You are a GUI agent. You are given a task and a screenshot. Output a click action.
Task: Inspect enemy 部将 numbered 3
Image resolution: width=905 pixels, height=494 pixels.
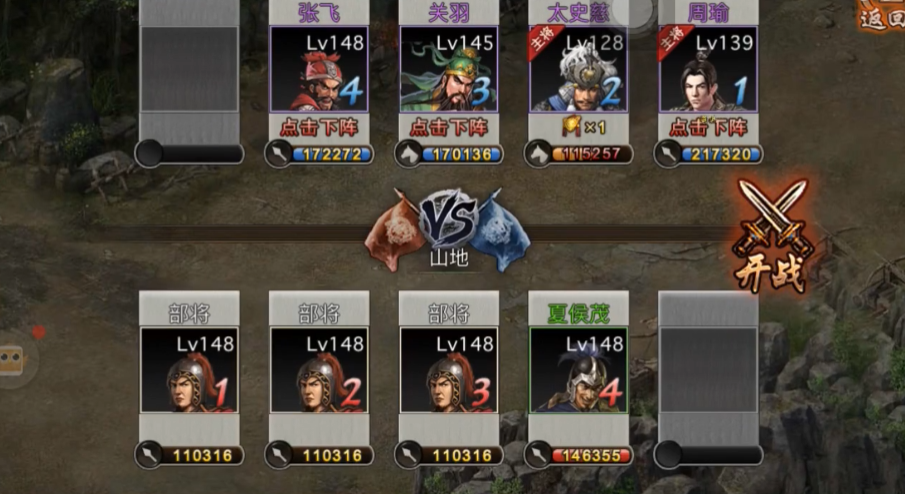[x=449, y=370]
